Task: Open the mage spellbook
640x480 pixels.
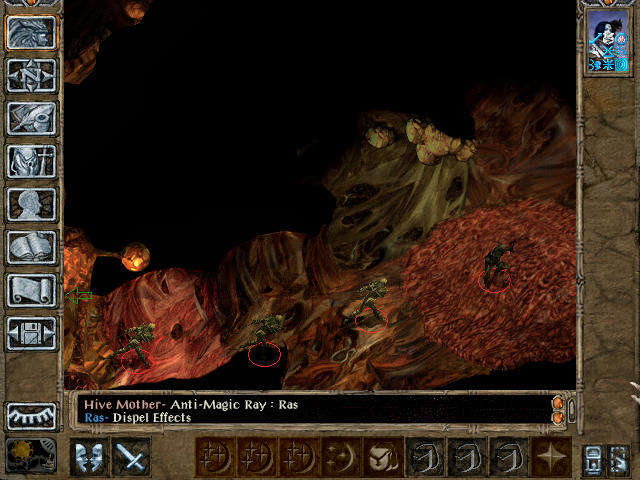Action: 32,247
